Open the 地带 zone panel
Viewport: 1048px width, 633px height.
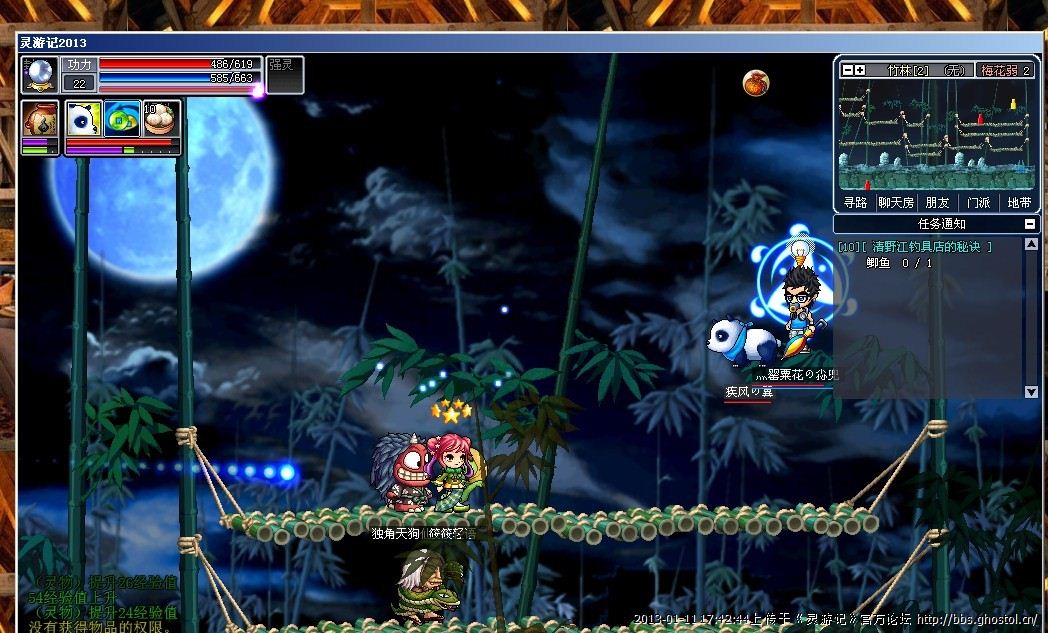point(1019,202)
